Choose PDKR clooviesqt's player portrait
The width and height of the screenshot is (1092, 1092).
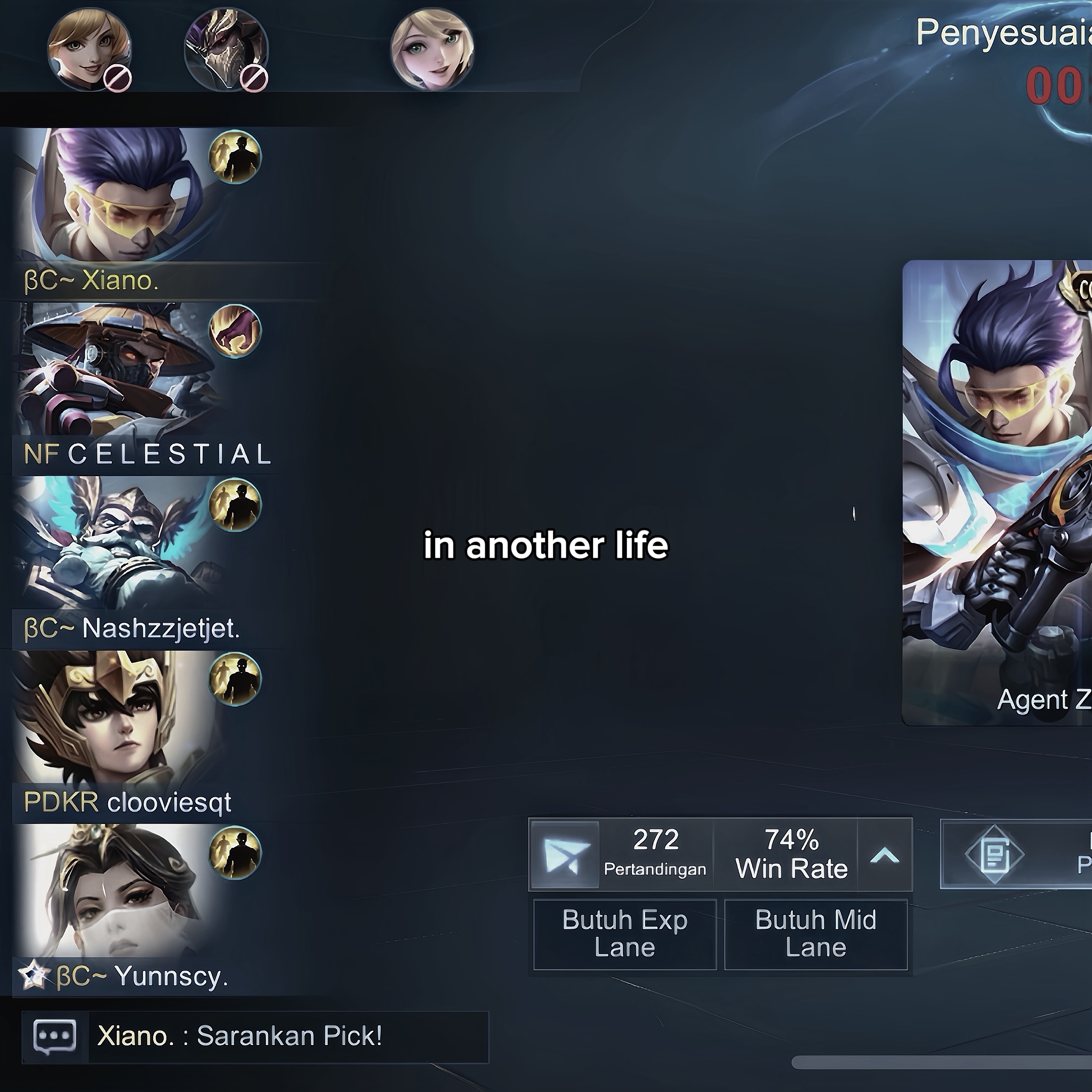(113, 718)
